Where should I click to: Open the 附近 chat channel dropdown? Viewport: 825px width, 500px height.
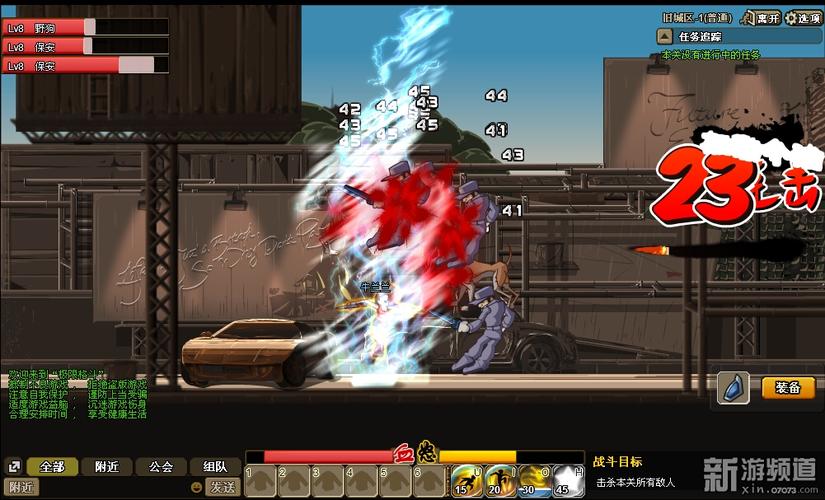[x=22, y=487]
